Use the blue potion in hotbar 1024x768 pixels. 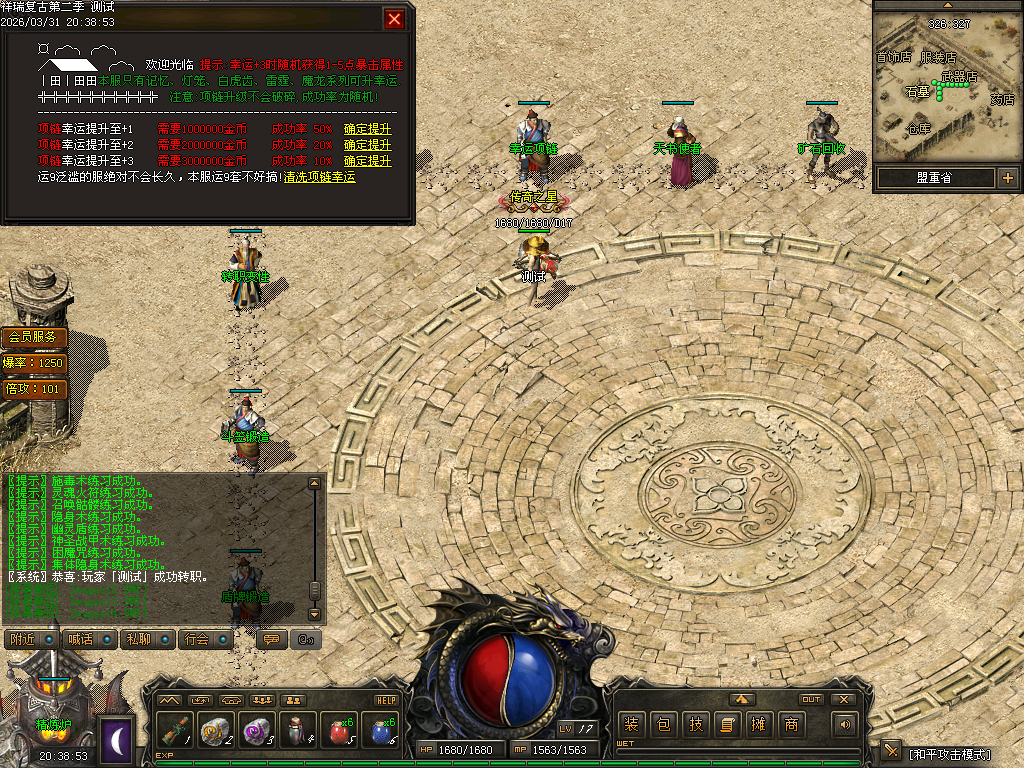coord(381,730)
